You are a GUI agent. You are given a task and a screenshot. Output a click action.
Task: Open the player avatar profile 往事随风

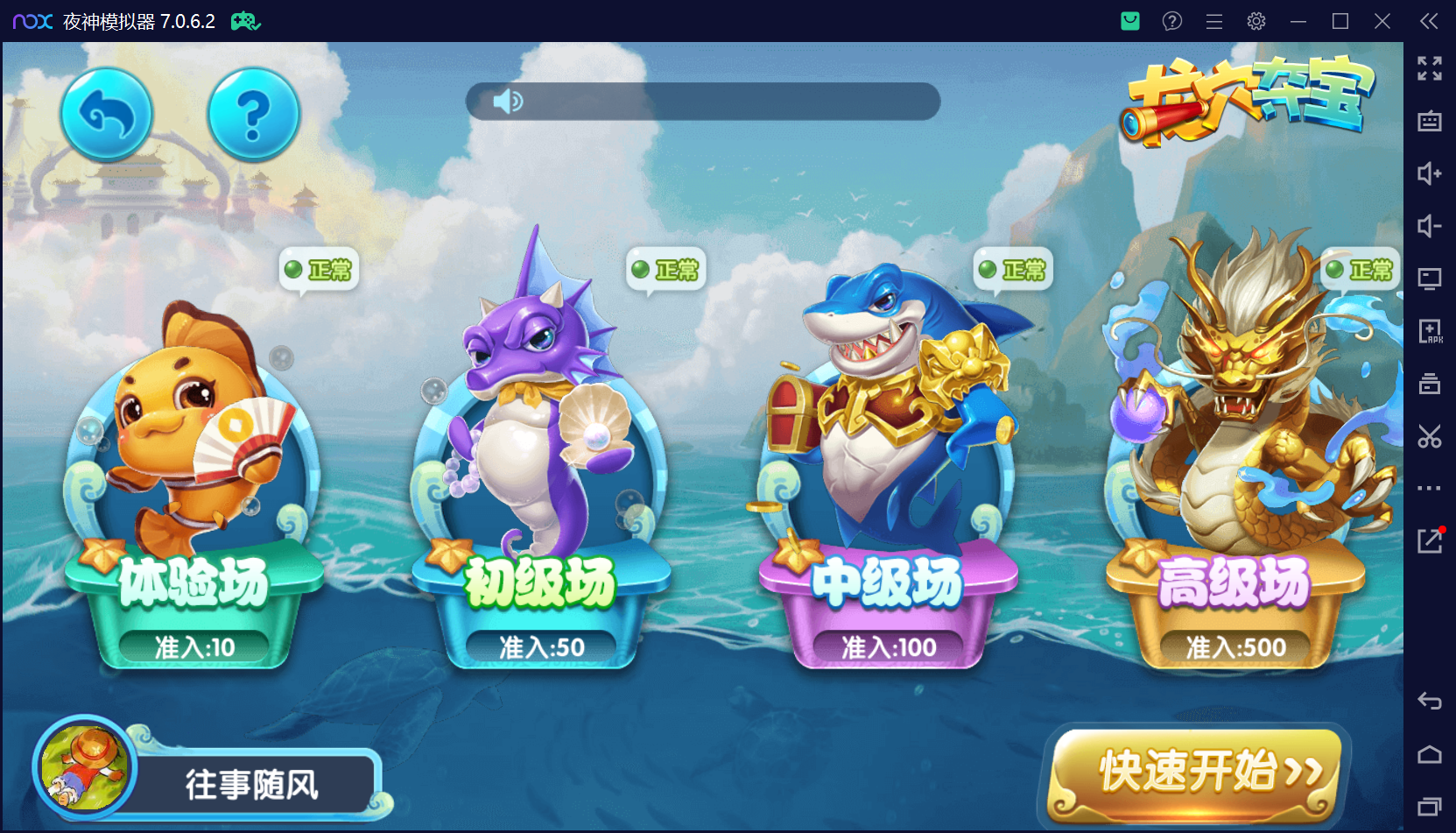point(85,767)
